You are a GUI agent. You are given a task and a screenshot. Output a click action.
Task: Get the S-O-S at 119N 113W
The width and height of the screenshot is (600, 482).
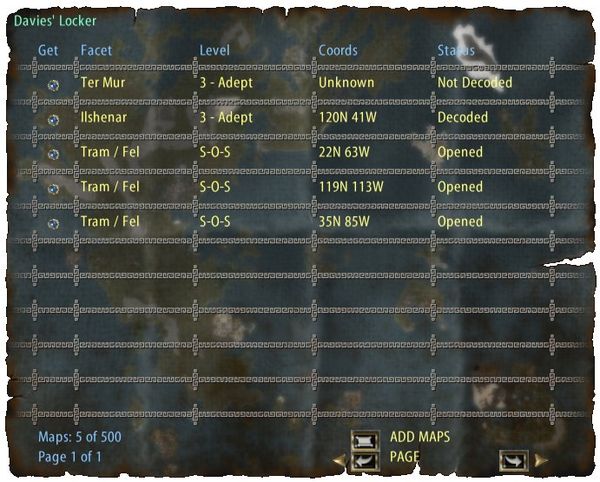click(52, 188)
